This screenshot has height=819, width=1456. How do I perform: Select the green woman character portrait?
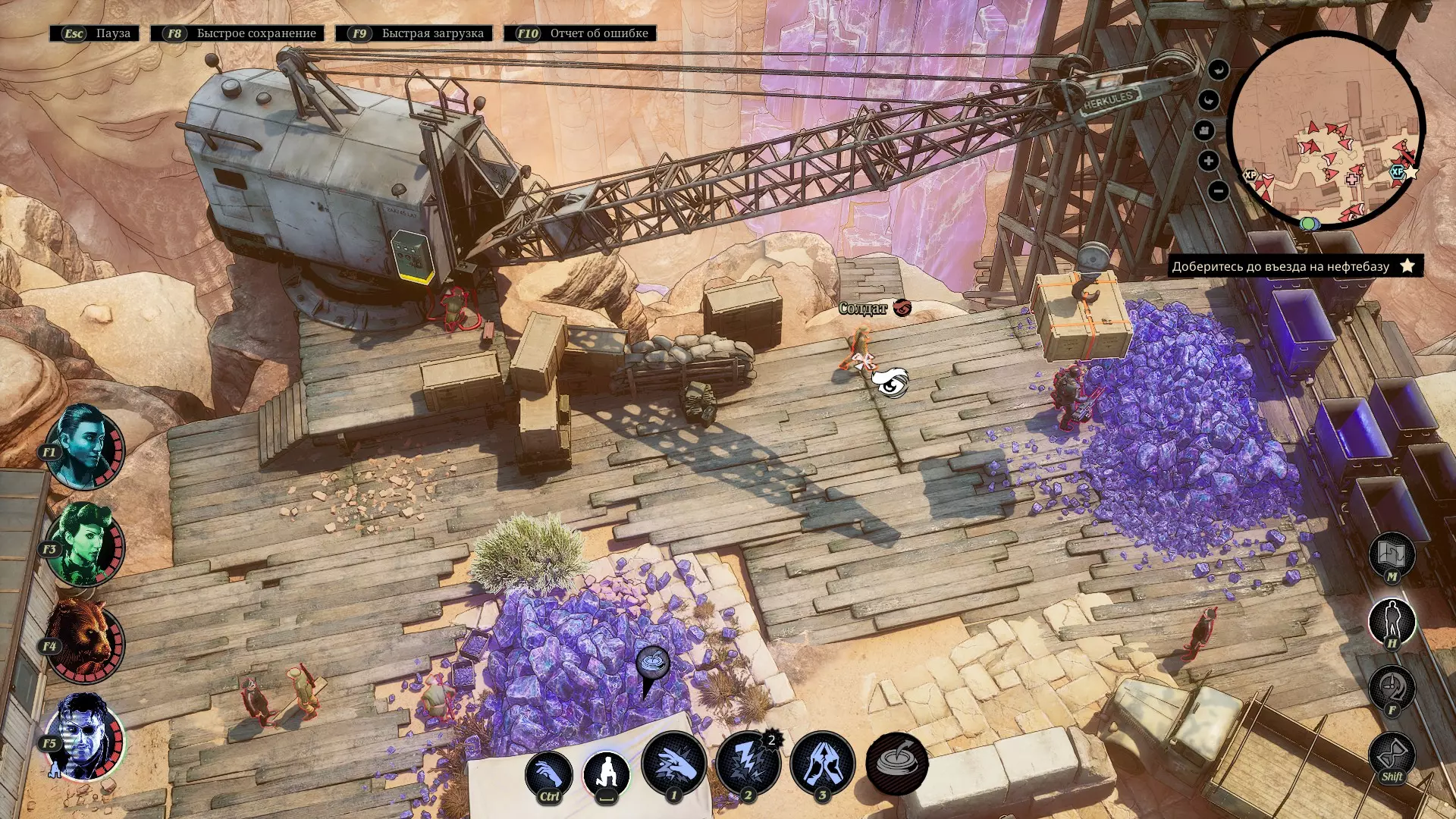pyautogui.click(x=86, y=544)
